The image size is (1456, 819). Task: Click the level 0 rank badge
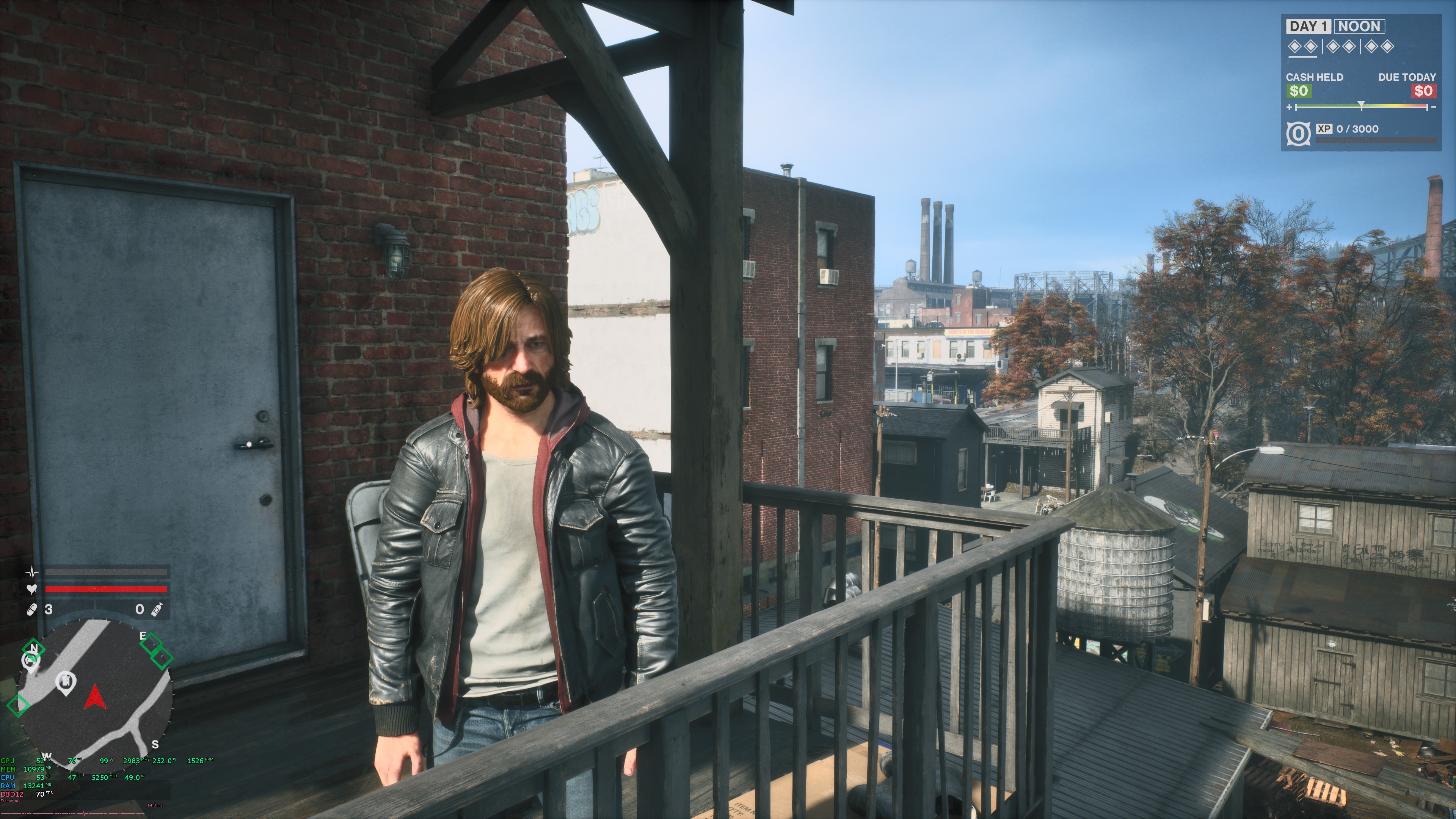(x=1298, y=134)
